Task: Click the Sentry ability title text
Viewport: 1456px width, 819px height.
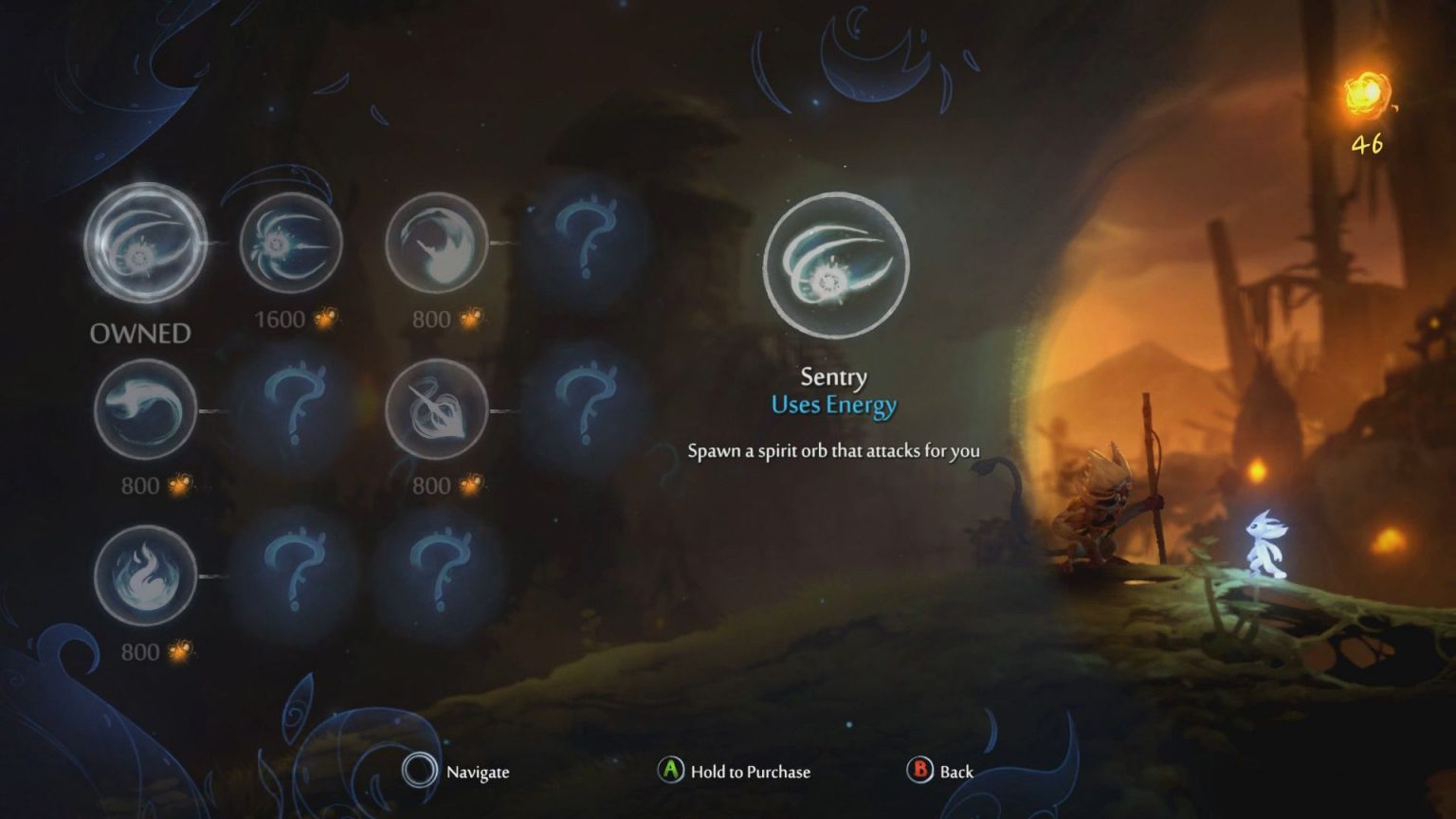Action: 833,376
